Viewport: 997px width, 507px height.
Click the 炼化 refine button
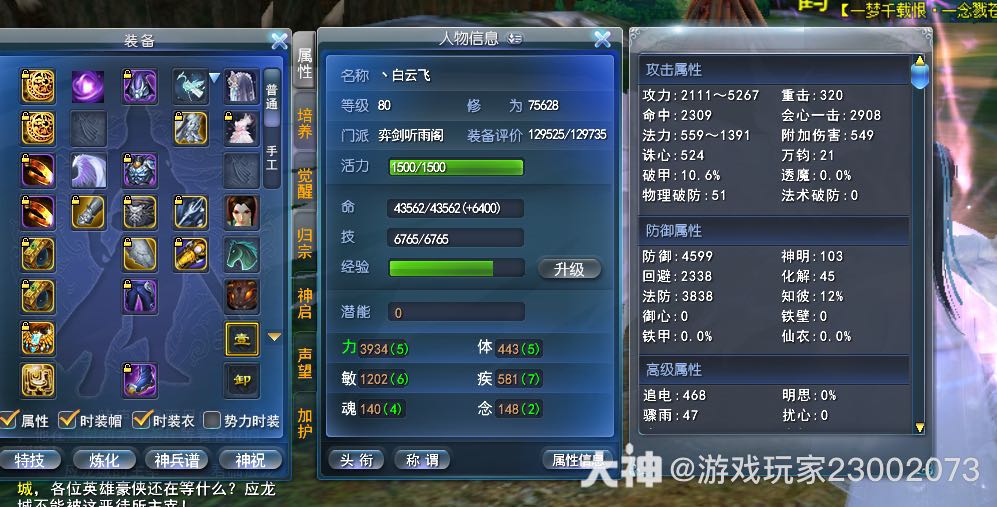click(x=104, y=460)
